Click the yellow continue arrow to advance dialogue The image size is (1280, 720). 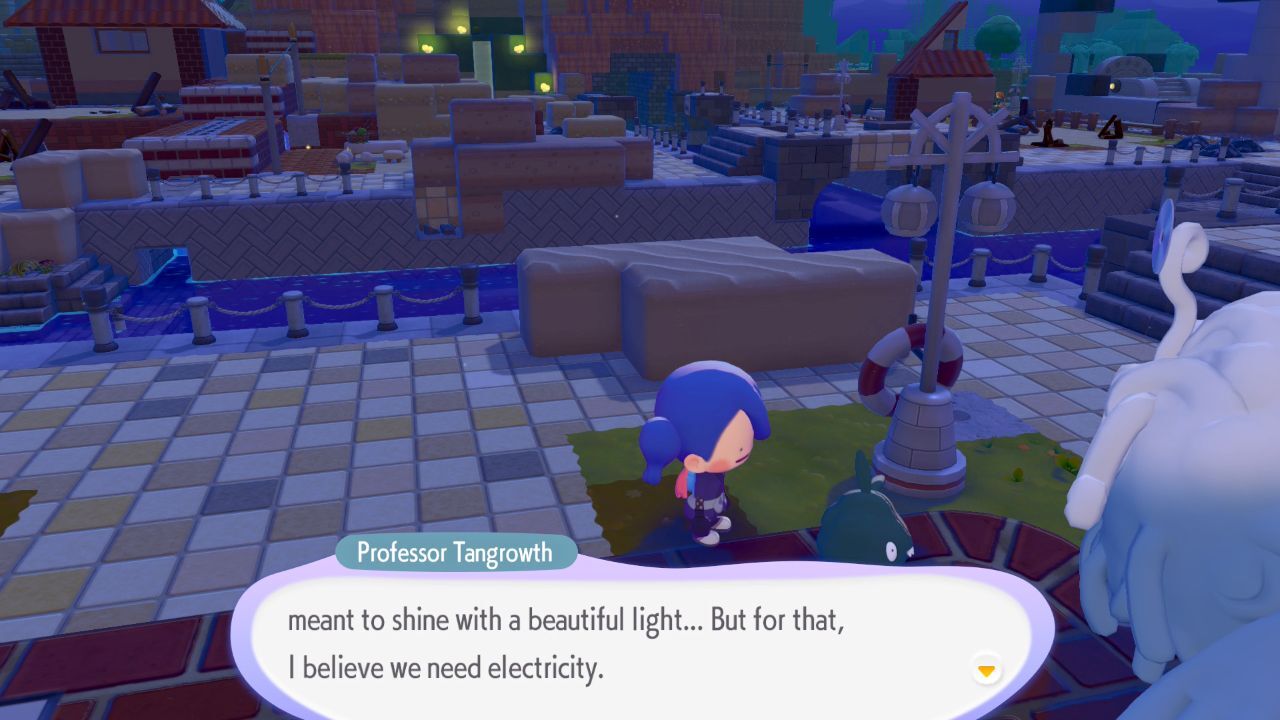point(986,668)
